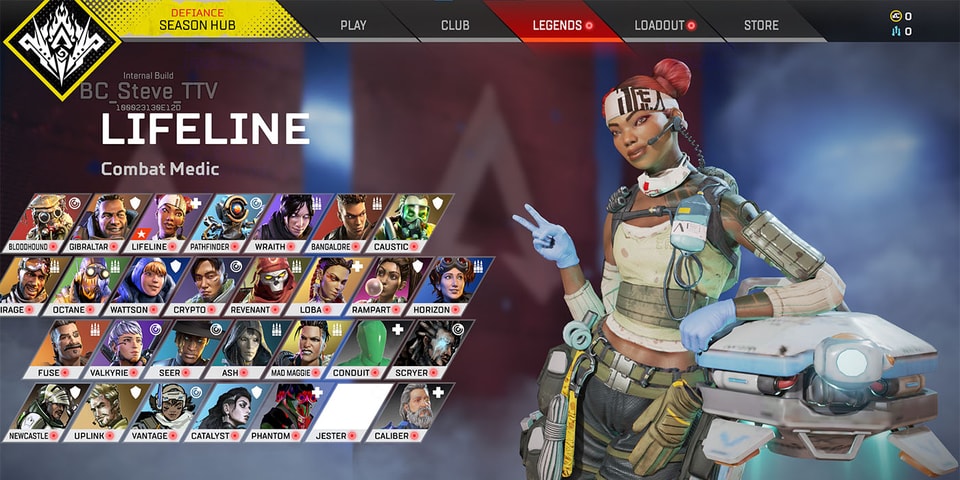Choose the Caustic legend tile
The width and height of the screenshot is (960, 480).
(415, 221)
